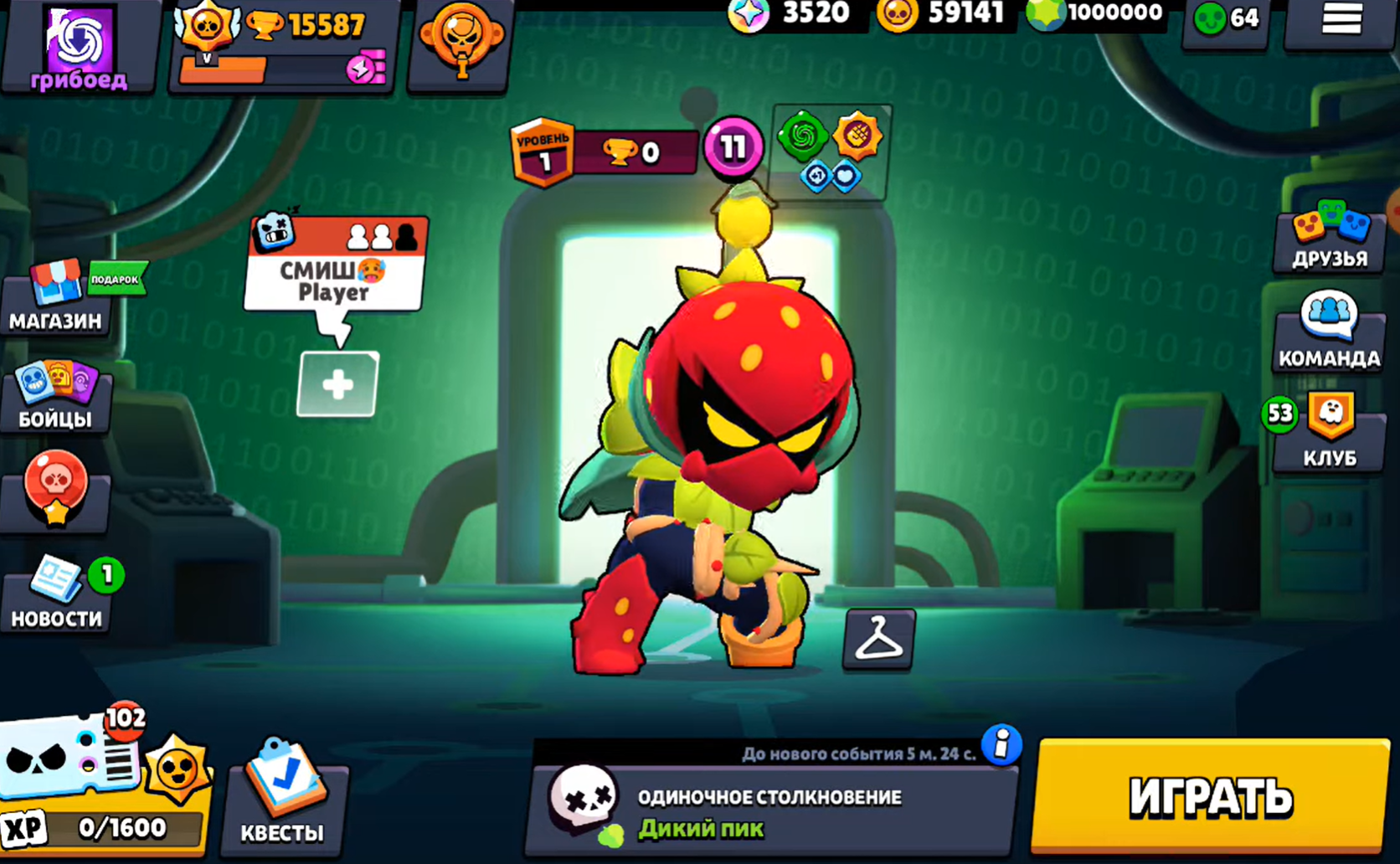Show event info via the blue i icon
The image size is (1400, 864).
click(x=1001, y=744)
